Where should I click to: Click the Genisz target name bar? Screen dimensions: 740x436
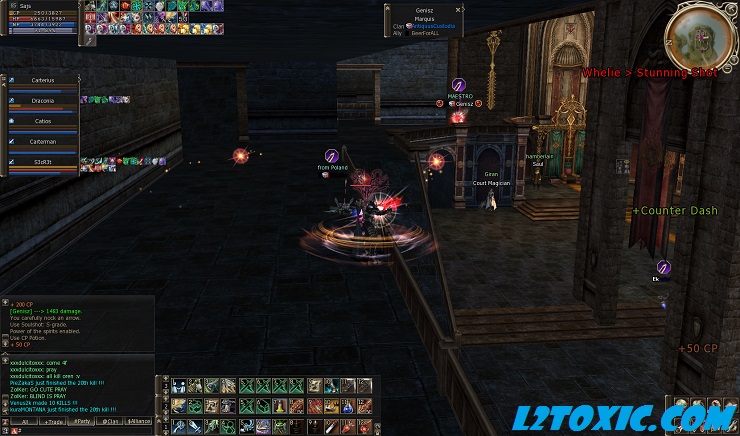coord(424,9)
